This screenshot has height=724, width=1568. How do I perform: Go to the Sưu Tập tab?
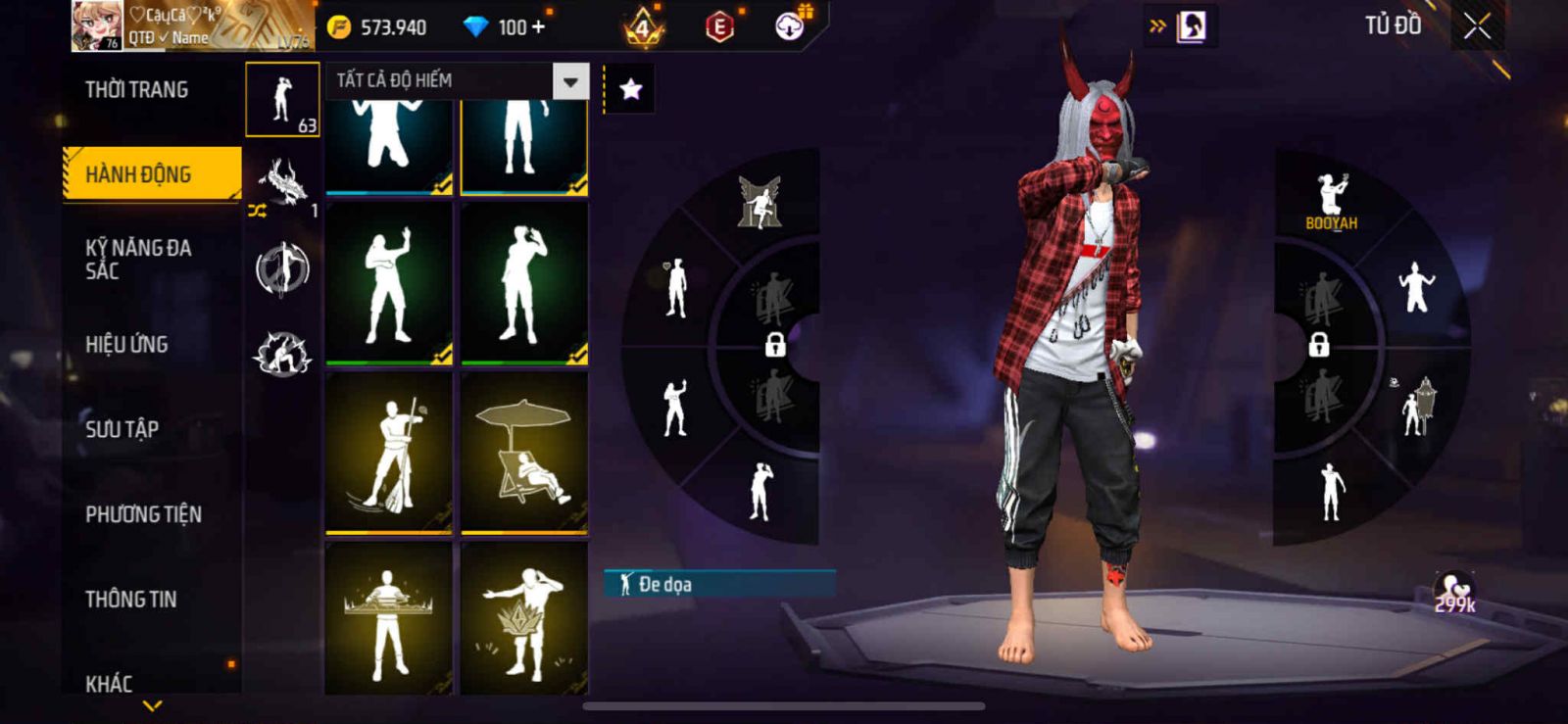122,429
